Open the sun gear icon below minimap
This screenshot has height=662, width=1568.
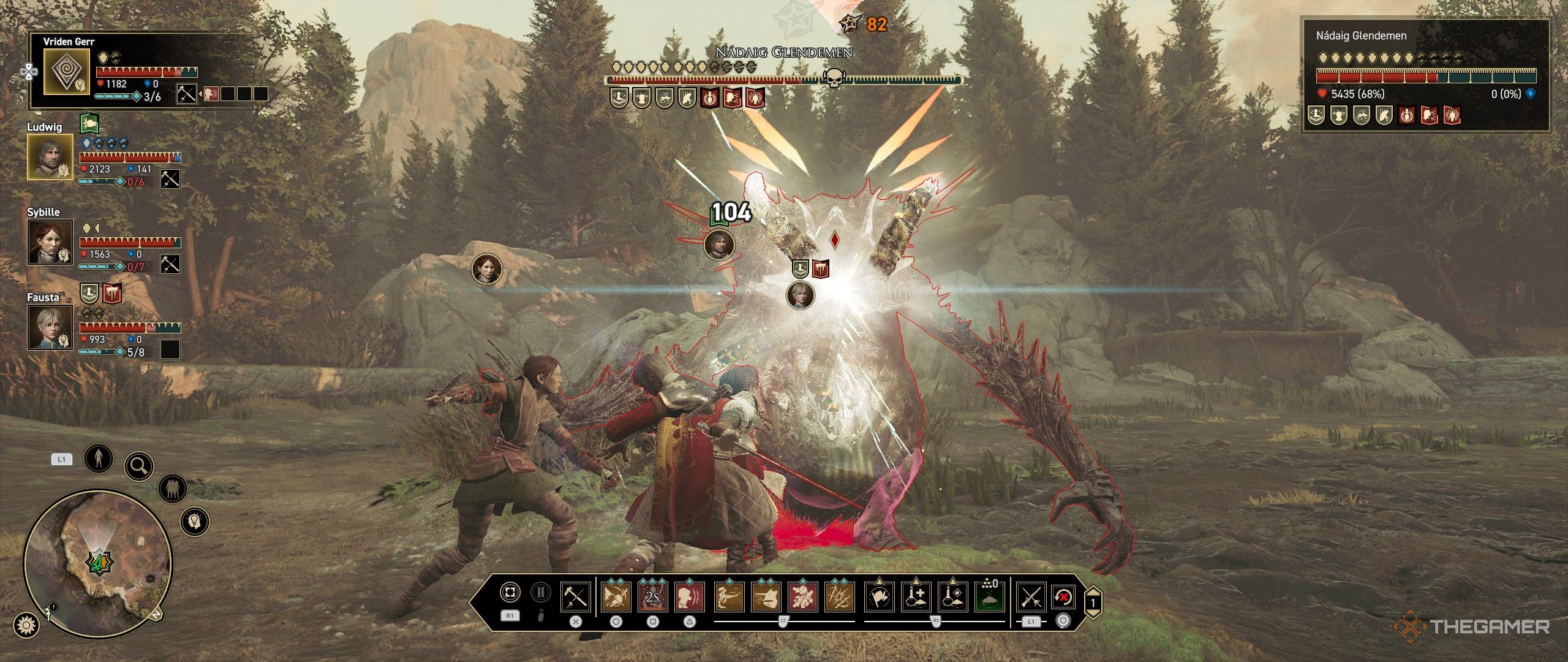coord(27,625)
